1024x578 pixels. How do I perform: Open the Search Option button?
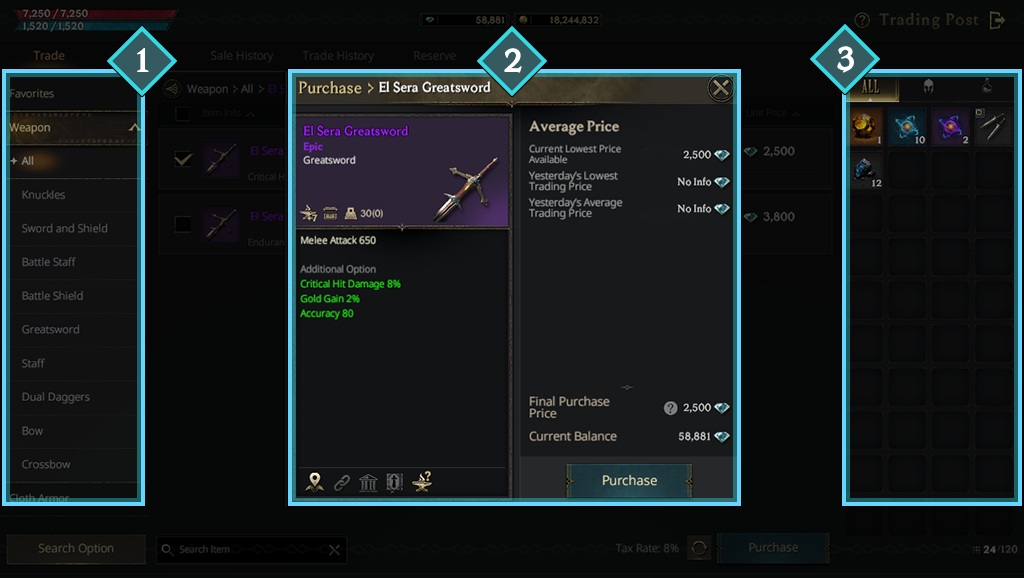76,549
